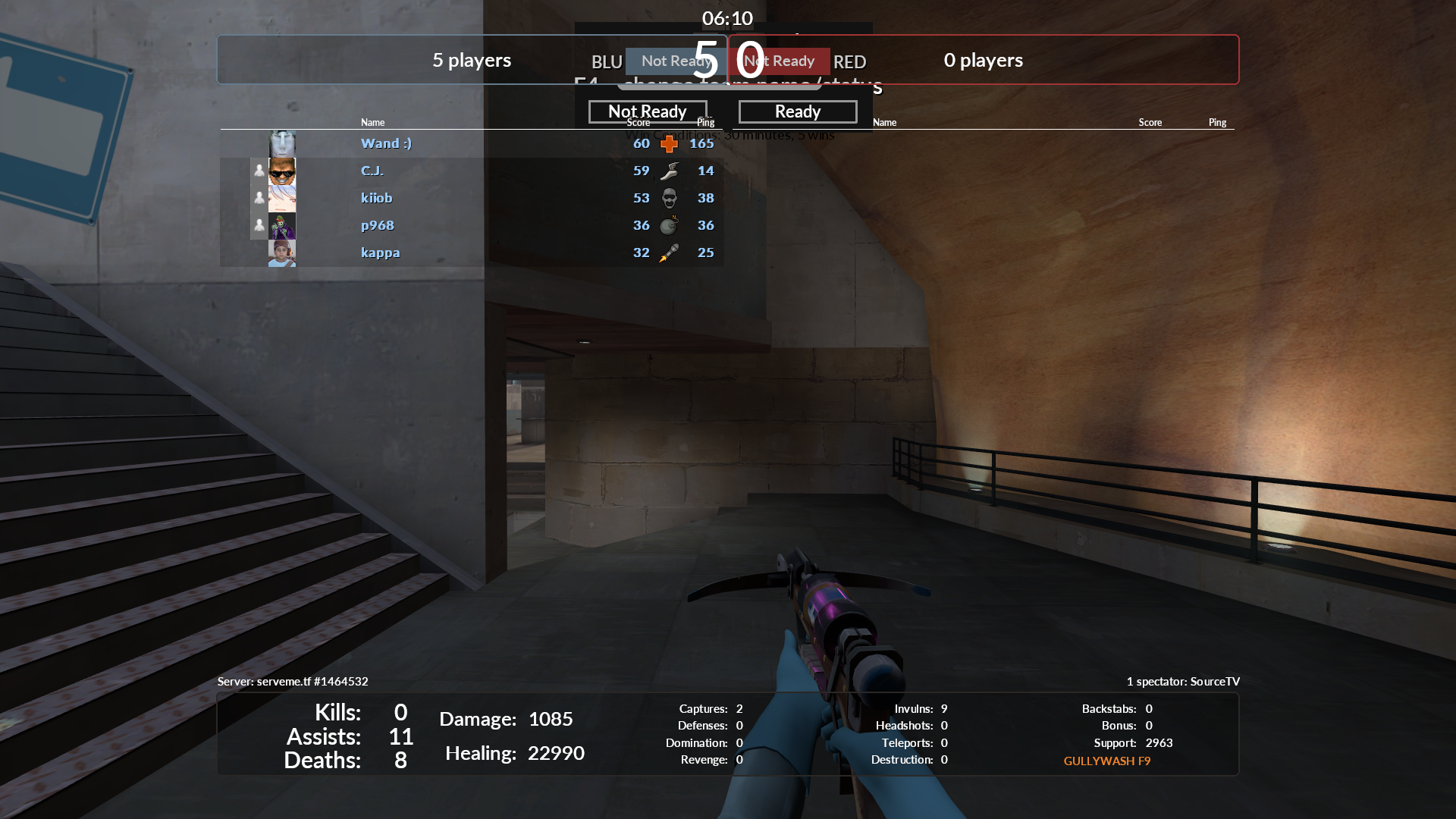The width and height of the screenshot is (1456, 819).
Task: Open C.J.'s sunglasses avatar
Action: click(282, 171)
